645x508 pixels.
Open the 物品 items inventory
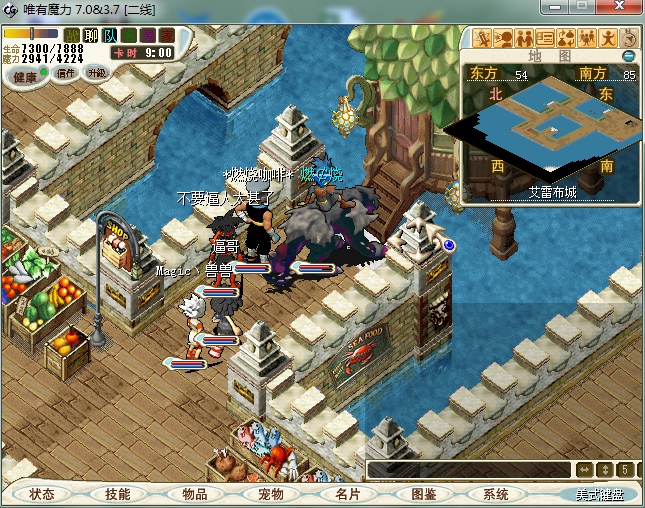point(194,494)
